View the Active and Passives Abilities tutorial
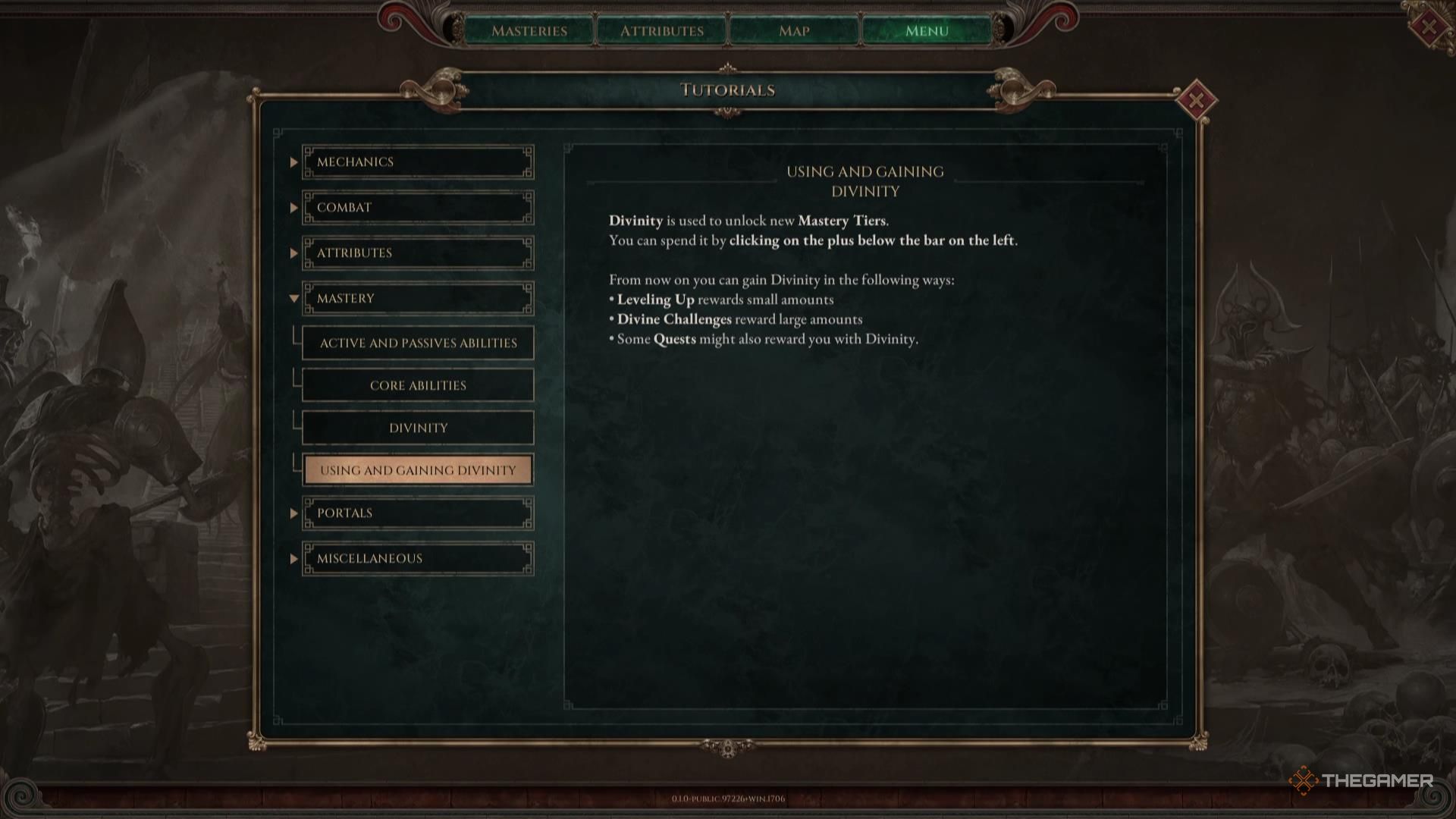The image size is (1456, 819). (418, 342)
